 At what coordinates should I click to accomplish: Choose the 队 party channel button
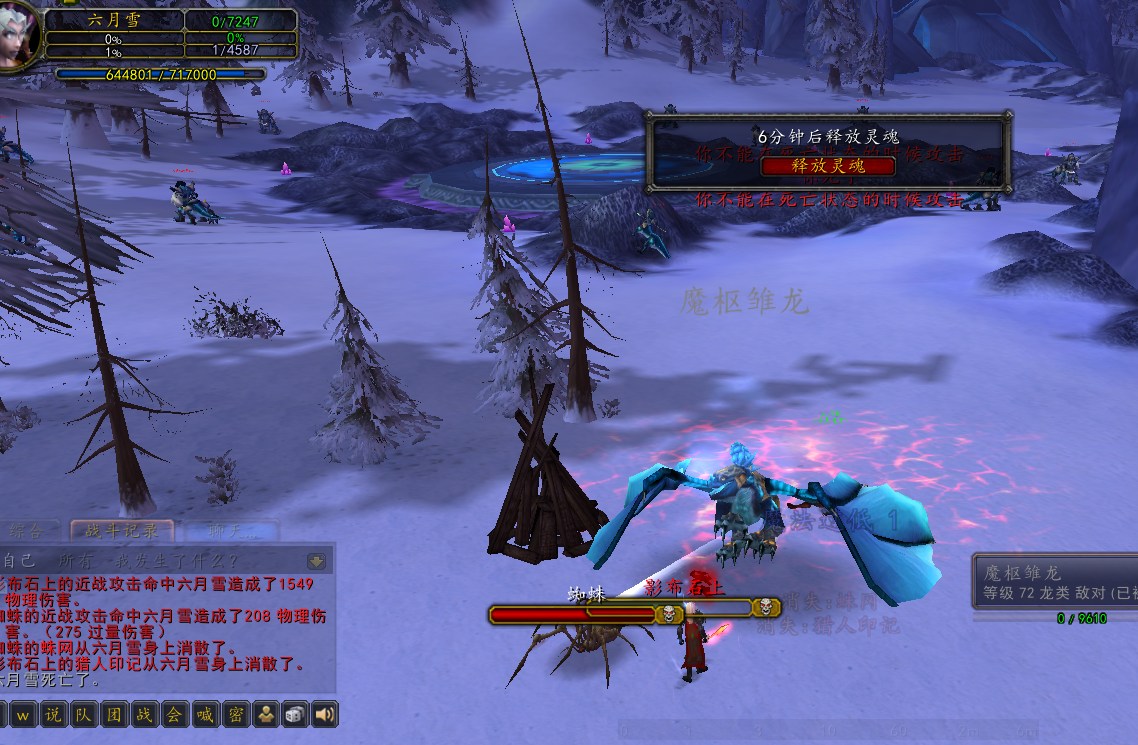84,714
